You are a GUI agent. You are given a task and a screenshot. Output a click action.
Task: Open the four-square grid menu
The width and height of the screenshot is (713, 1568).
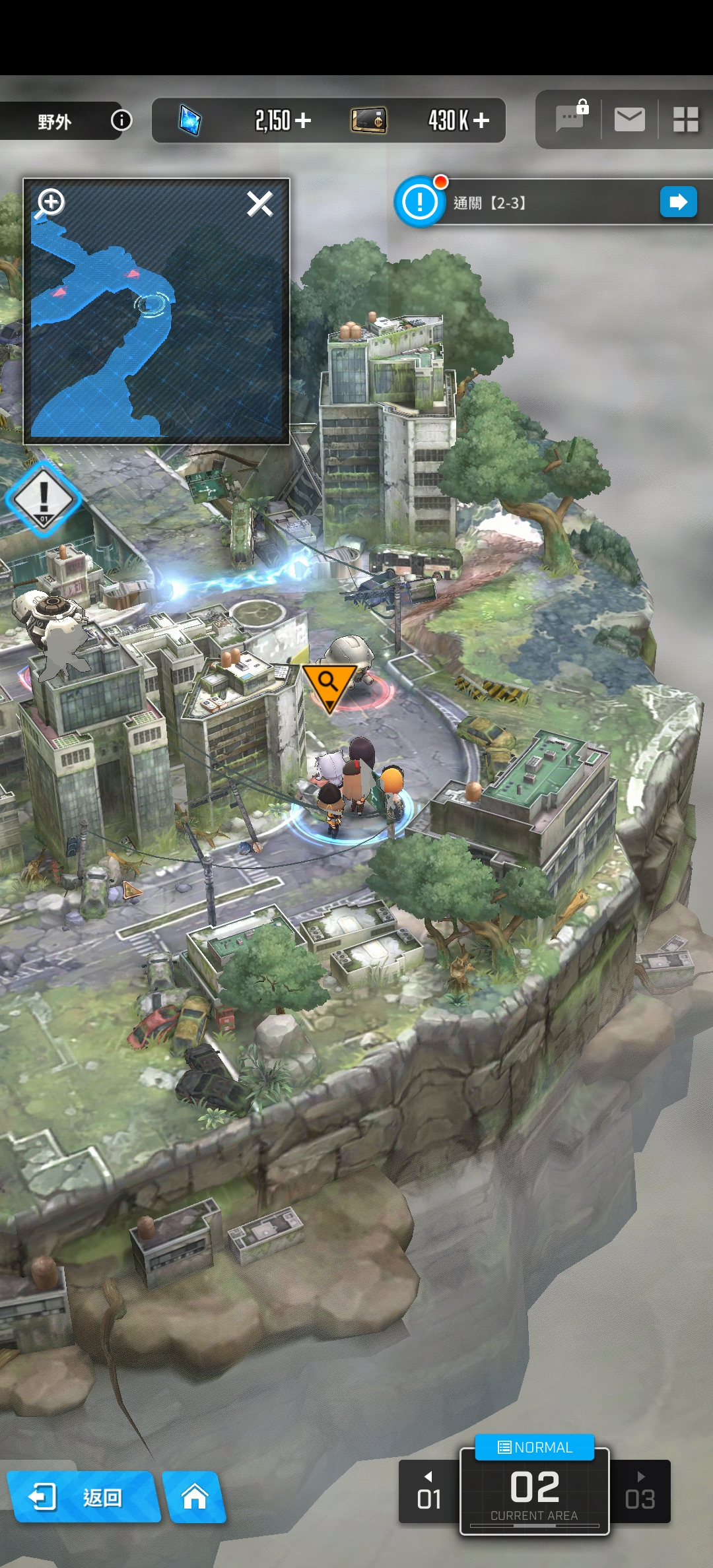click(x=685, y=119)
